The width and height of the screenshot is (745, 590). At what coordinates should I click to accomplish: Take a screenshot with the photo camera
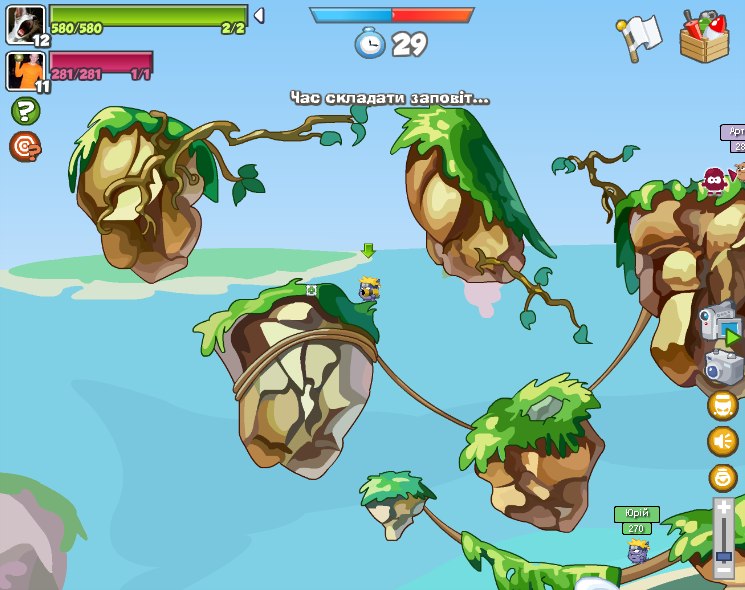click(723, 367)
